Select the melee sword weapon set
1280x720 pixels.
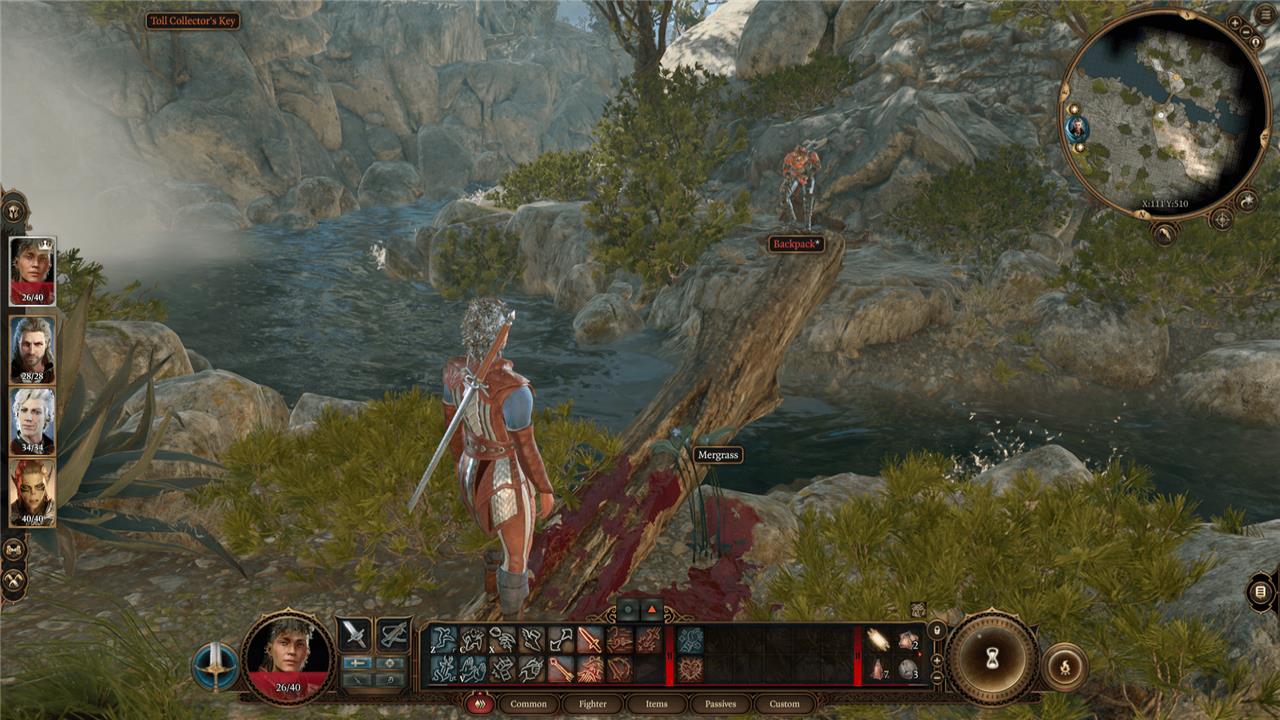click(x=354, y=634)
